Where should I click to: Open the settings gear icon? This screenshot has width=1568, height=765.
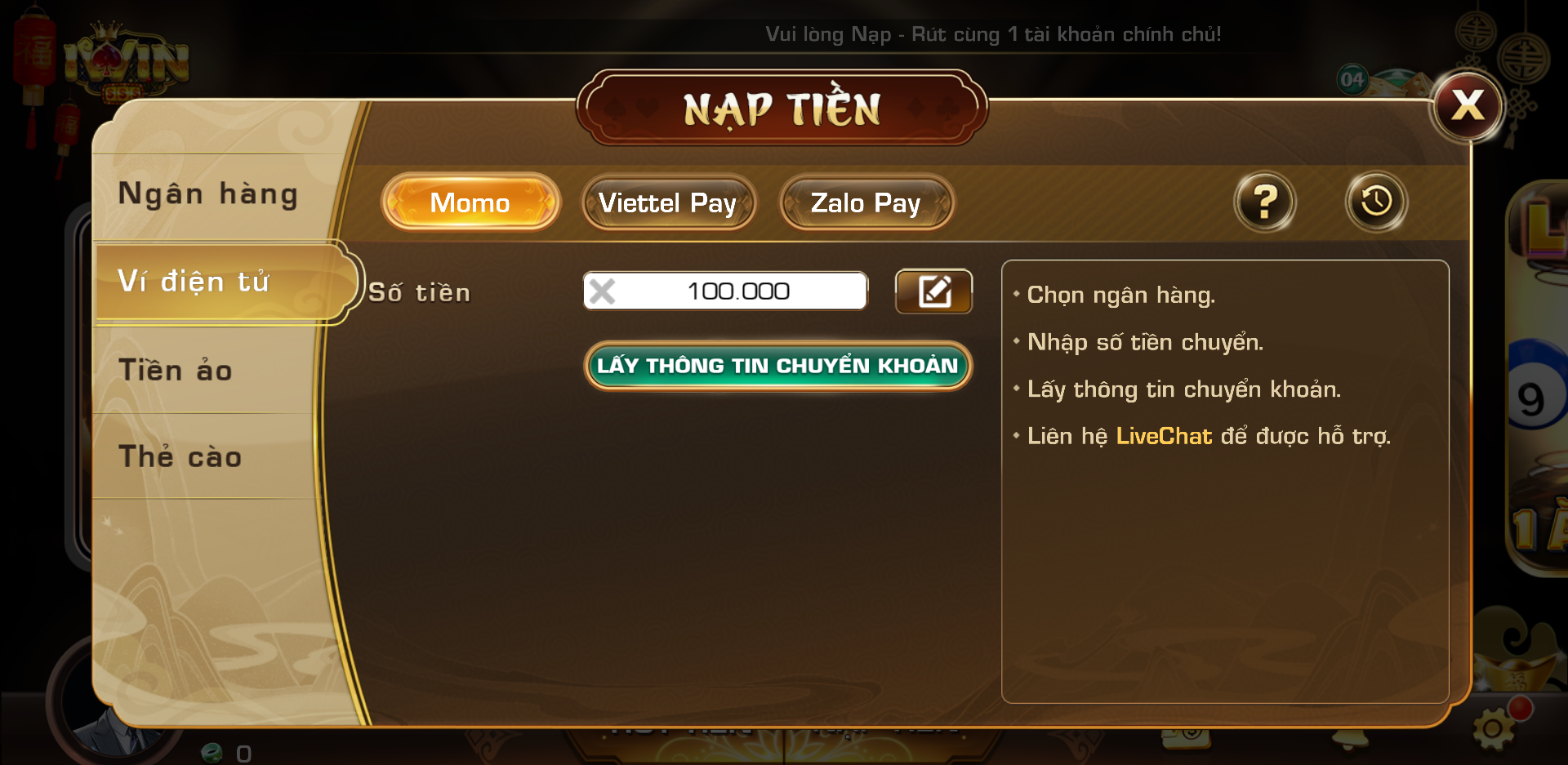(x=1494, y=727)
